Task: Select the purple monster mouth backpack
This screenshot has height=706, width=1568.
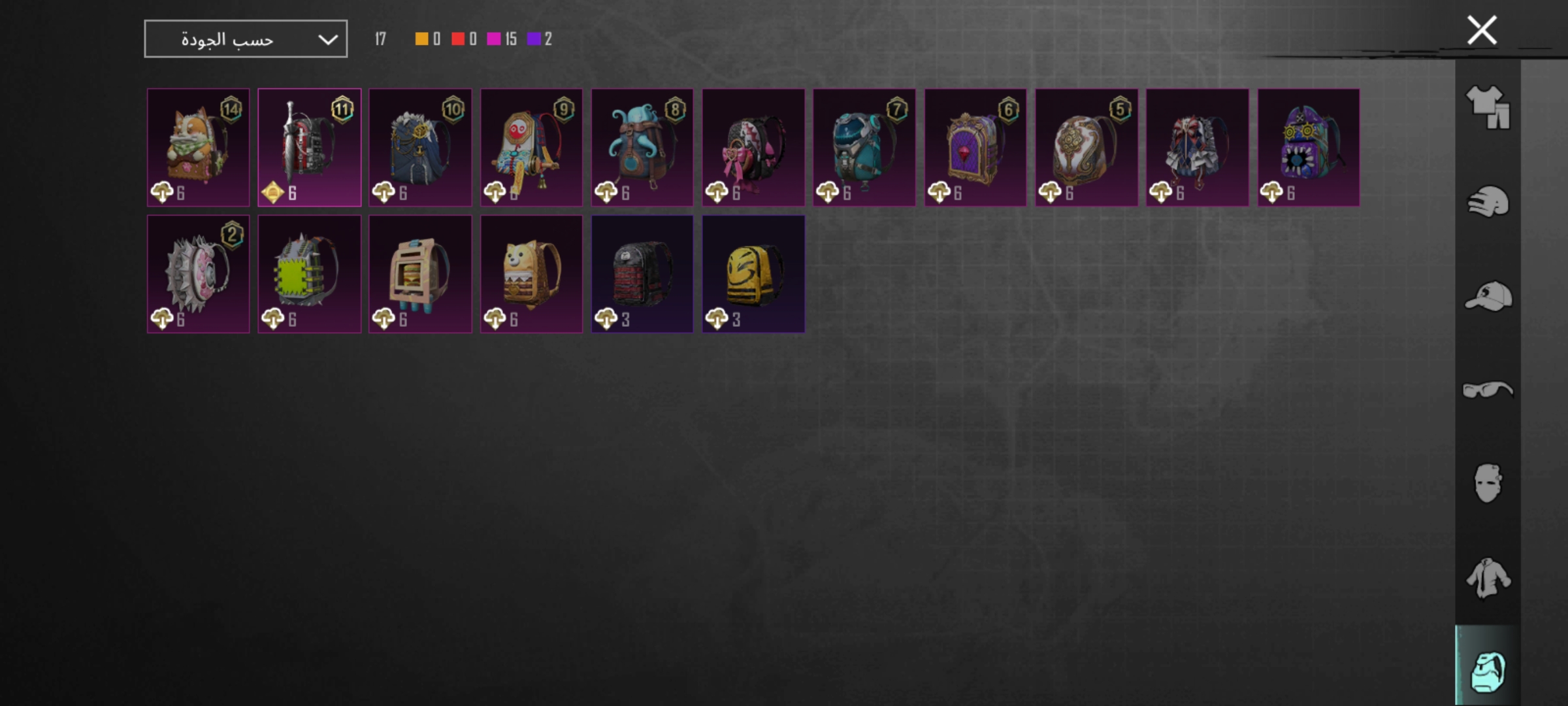Action: (x=1308, y=147)
